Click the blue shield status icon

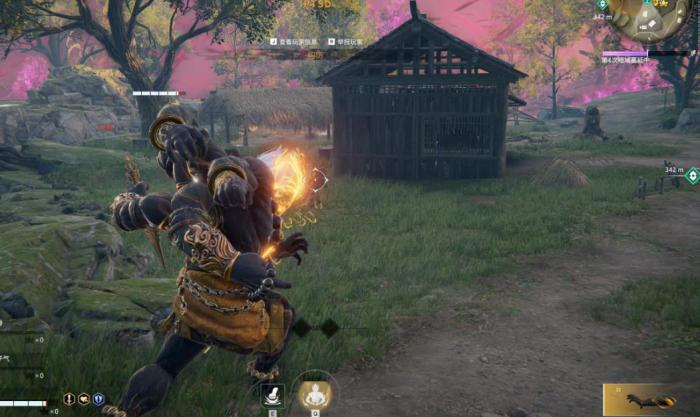pyautogui.click(x=98, y=398)
